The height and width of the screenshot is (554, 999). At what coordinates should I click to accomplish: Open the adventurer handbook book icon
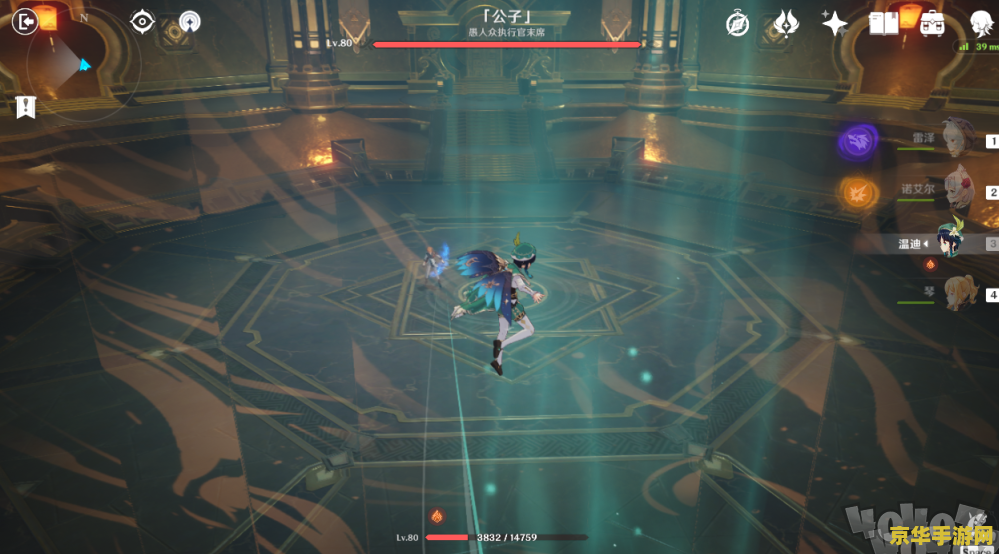point(884,23)
